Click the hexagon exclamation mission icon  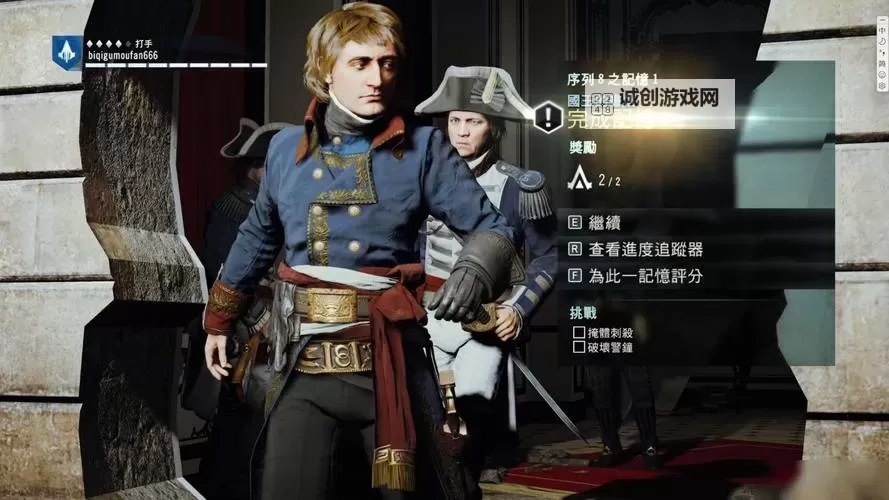548,117
